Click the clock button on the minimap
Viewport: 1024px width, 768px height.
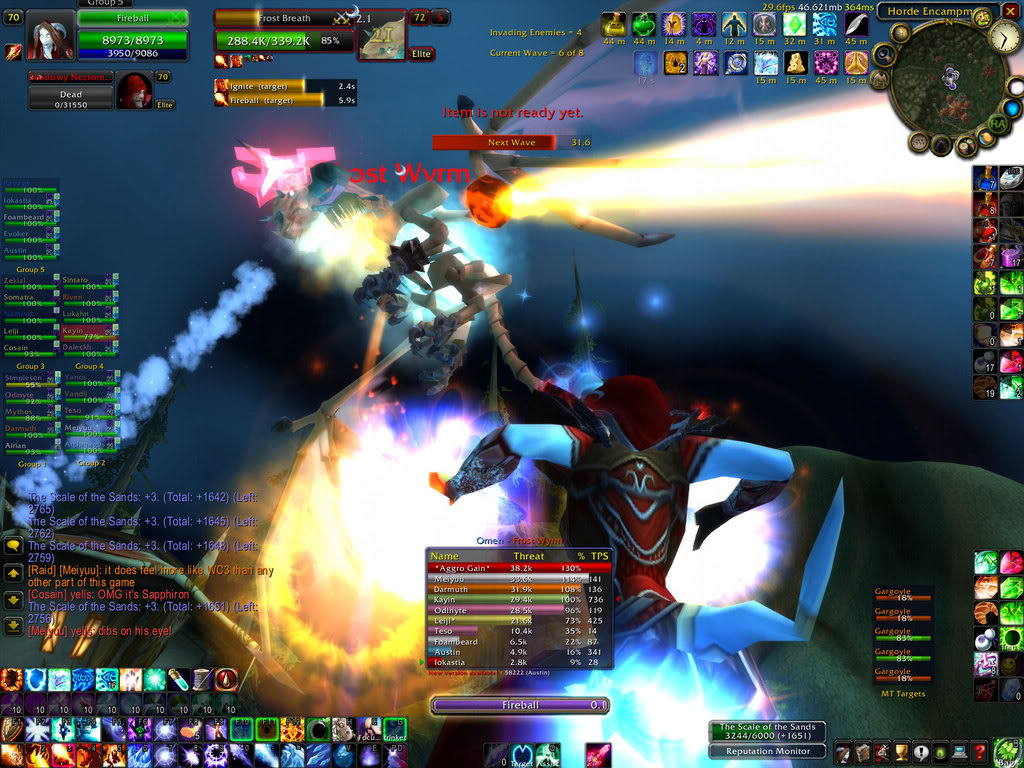1004,37
